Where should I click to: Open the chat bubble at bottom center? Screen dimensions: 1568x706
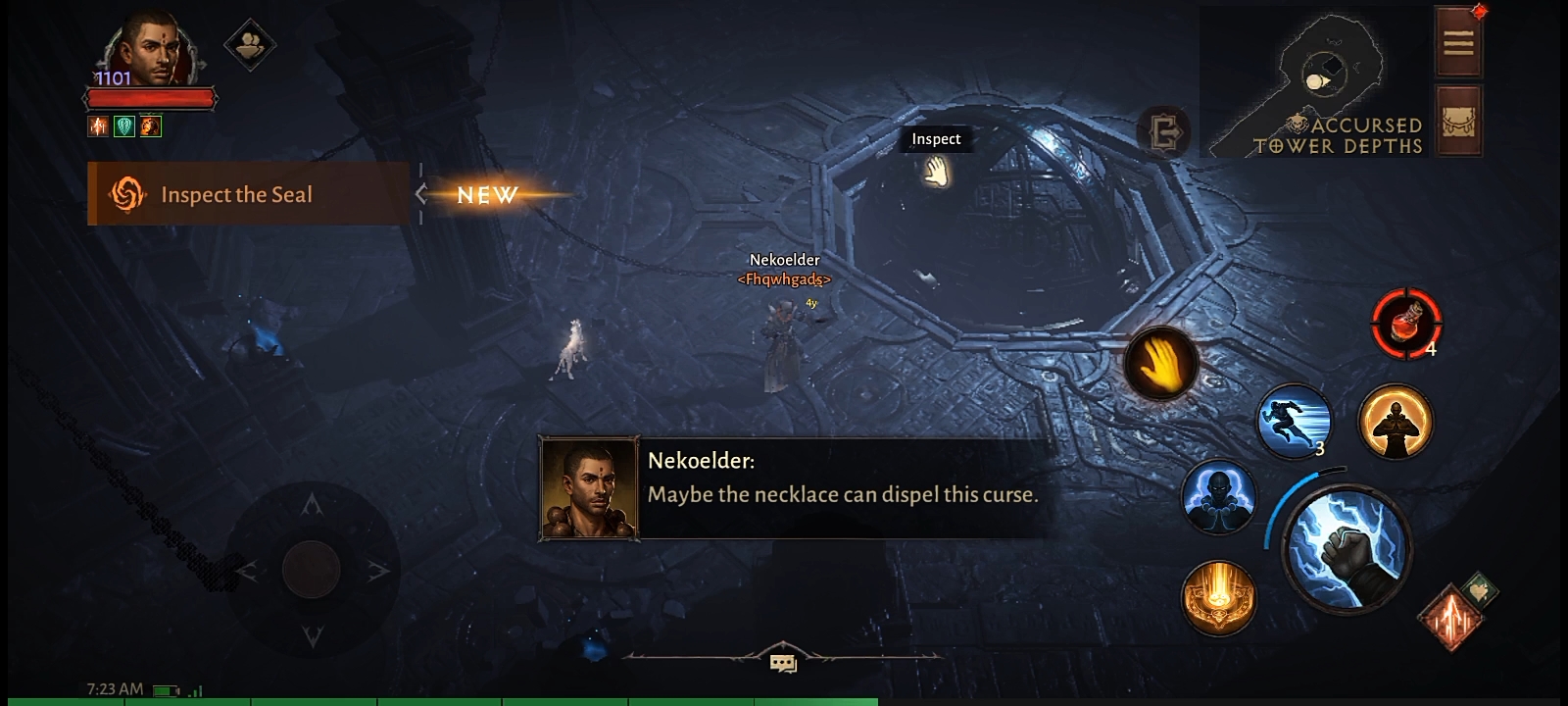coord(783,664)
